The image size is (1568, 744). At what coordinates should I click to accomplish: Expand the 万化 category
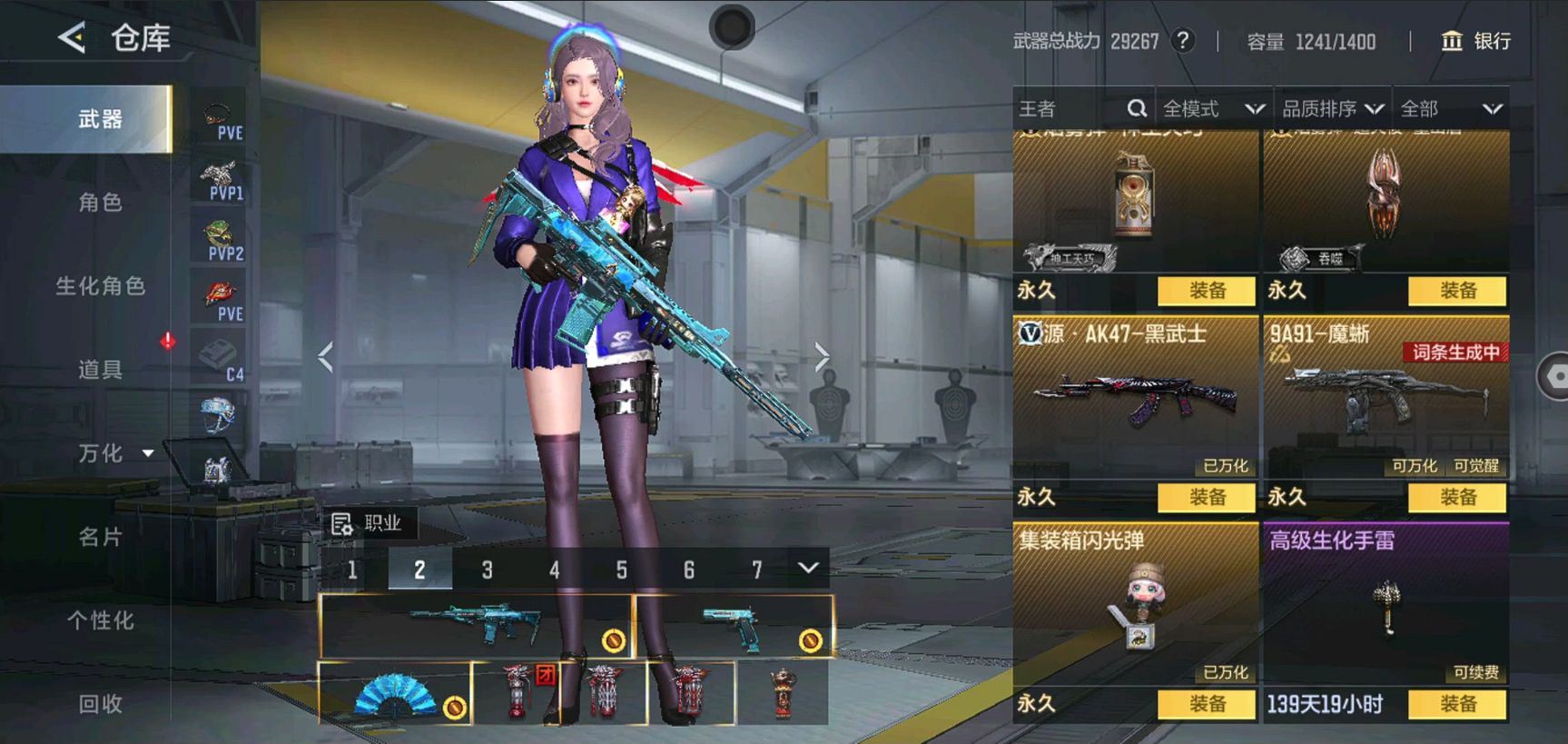(x=114, y=453)
